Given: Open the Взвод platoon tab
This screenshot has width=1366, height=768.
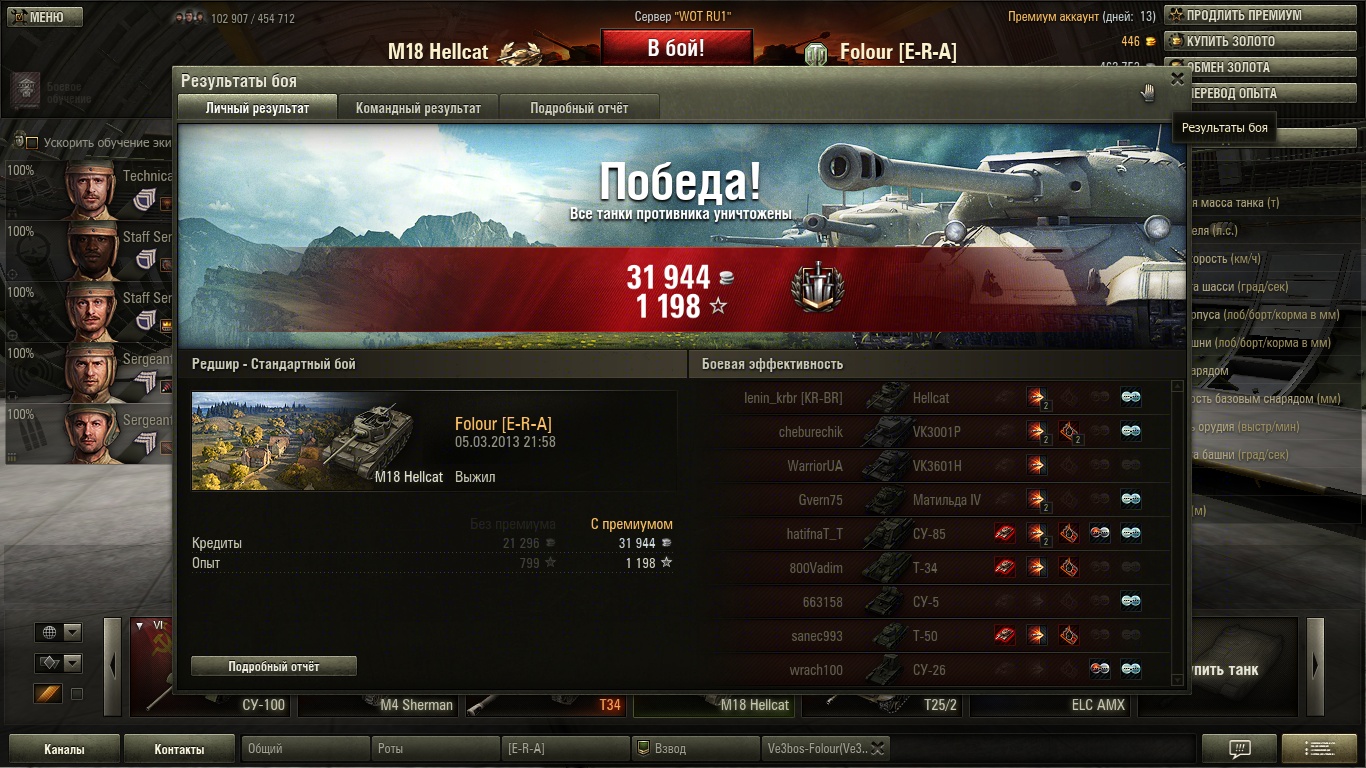Looking at the screenshot, I should pyautogui.click(x=695, y=749).
